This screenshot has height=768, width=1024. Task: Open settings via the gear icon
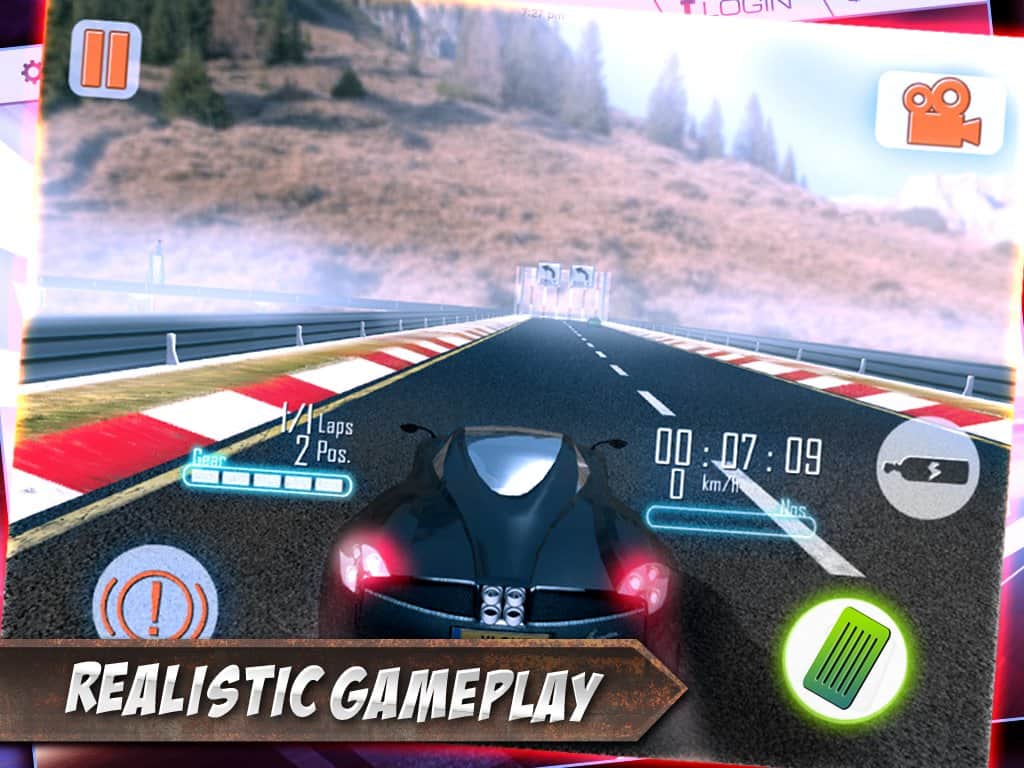[x=31, y=72]
